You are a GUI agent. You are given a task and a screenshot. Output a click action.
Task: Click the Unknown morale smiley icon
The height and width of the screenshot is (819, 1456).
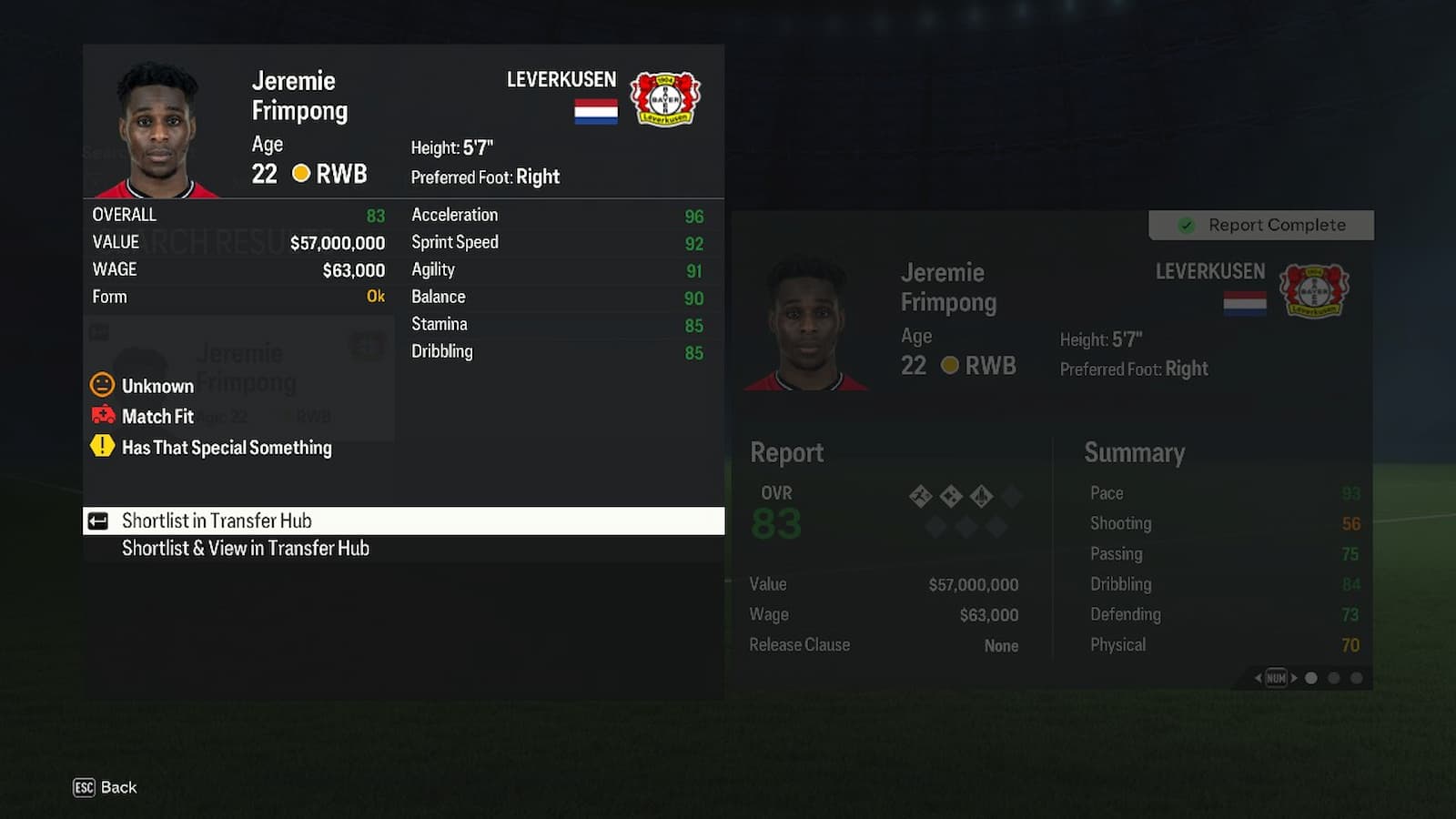102,385
